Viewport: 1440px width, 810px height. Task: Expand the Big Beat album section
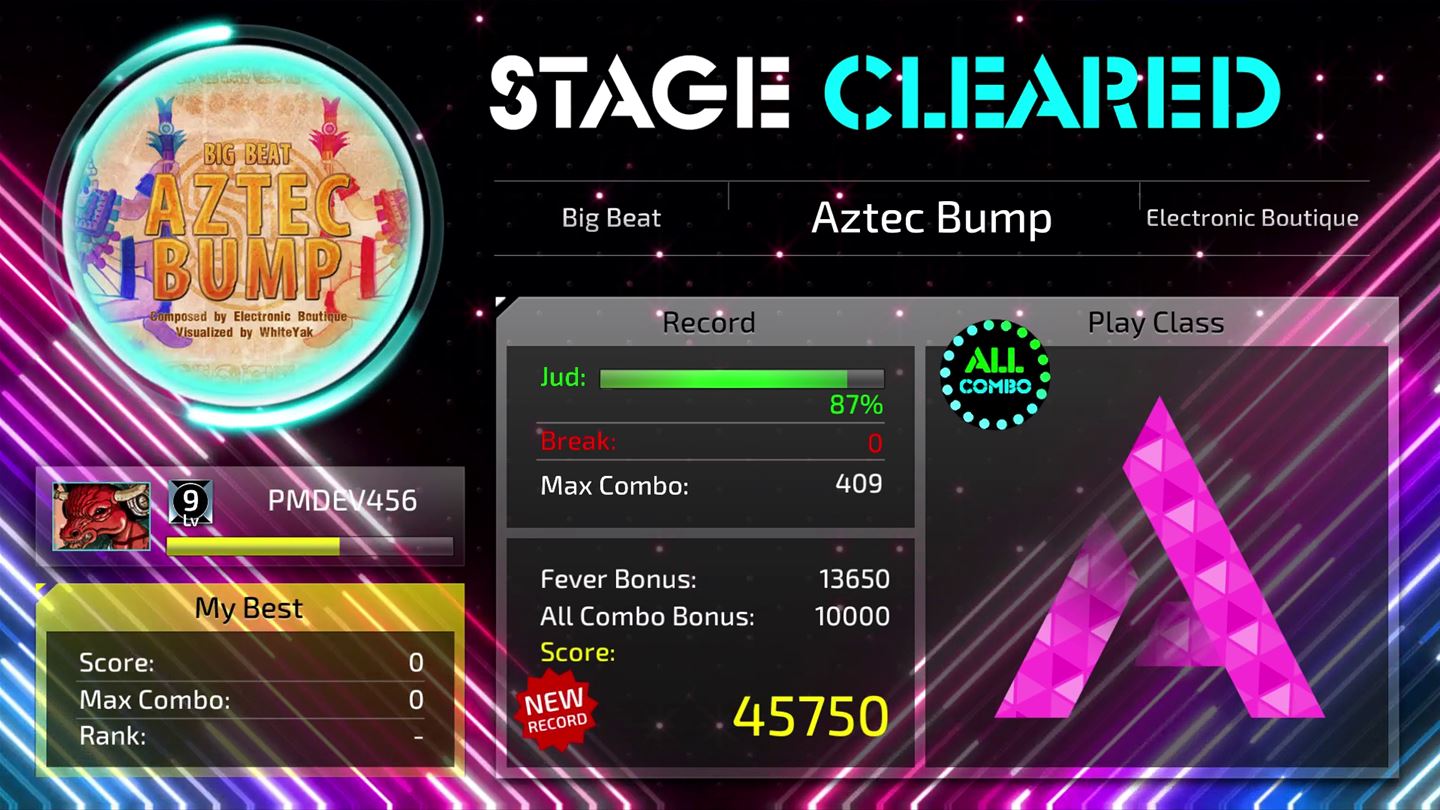coord(611,217)
